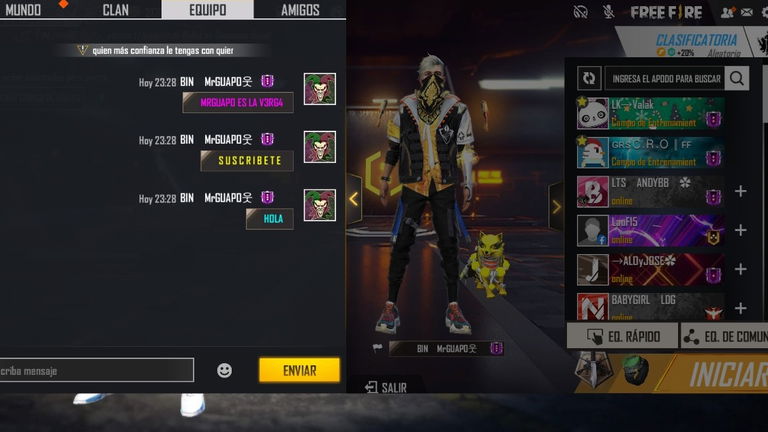Leave the team with SALIR

point(386,387)
